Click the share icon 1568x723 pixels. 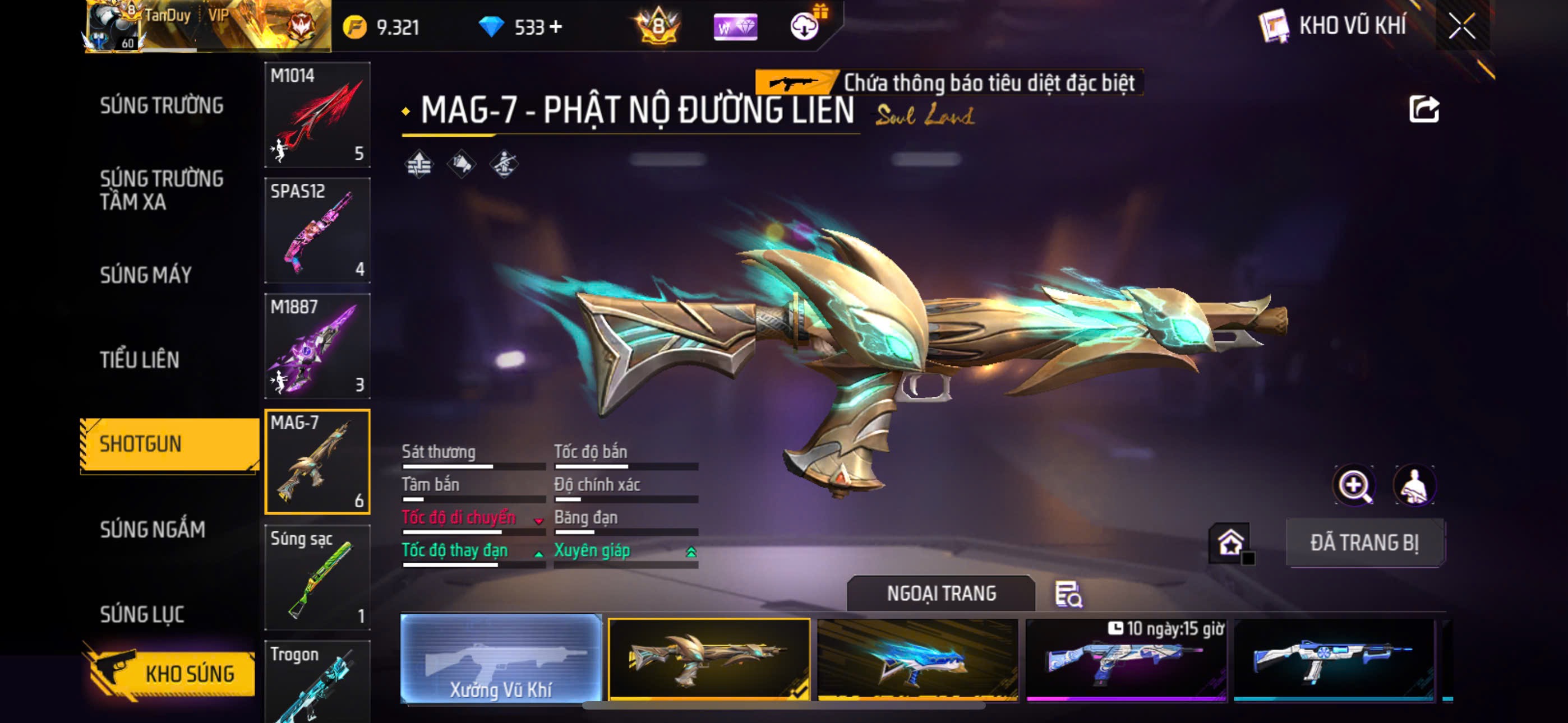pos(1423,110)
